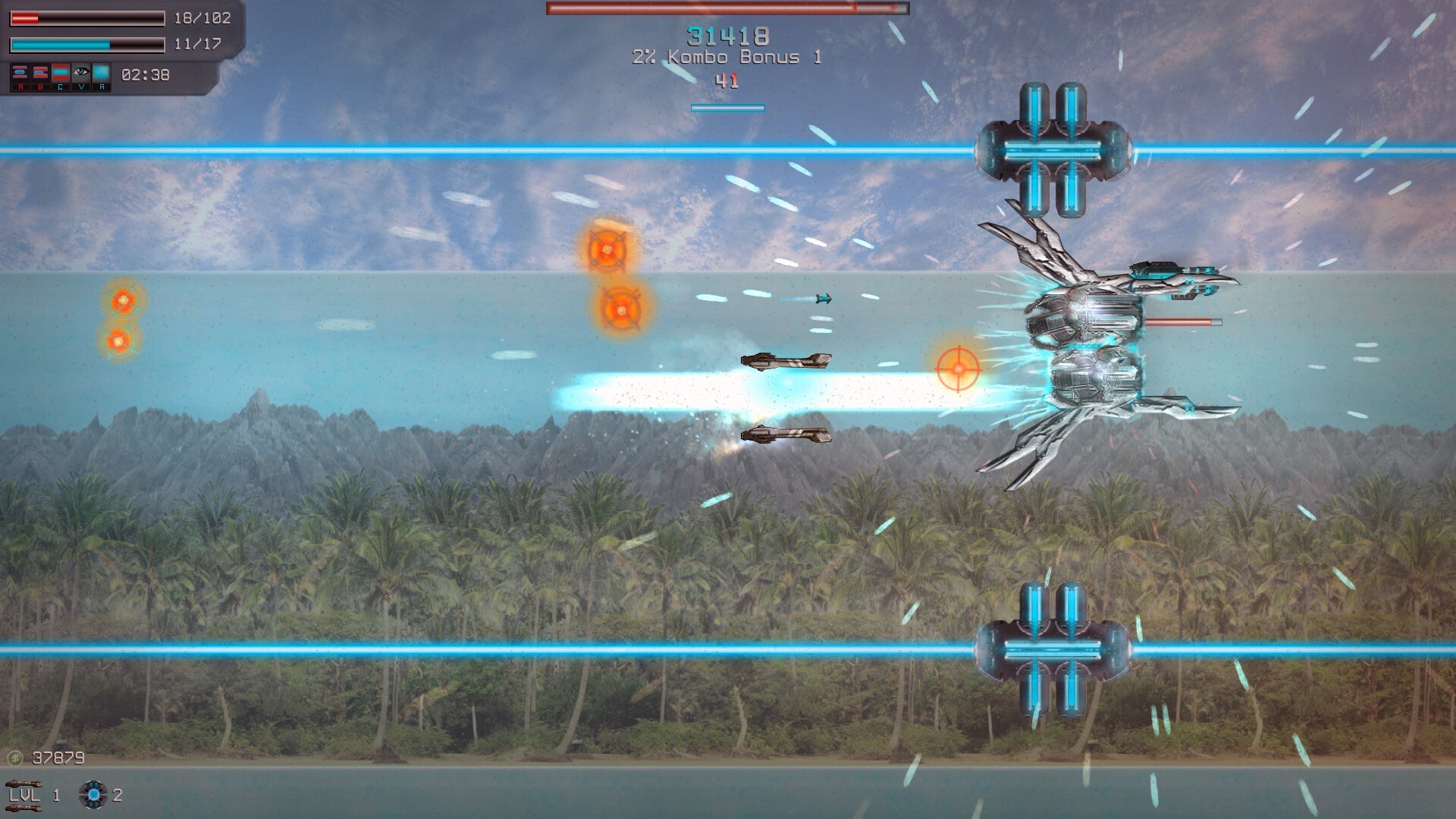Toggle the eye-shaped vision ability

click(x=81, y=72)
